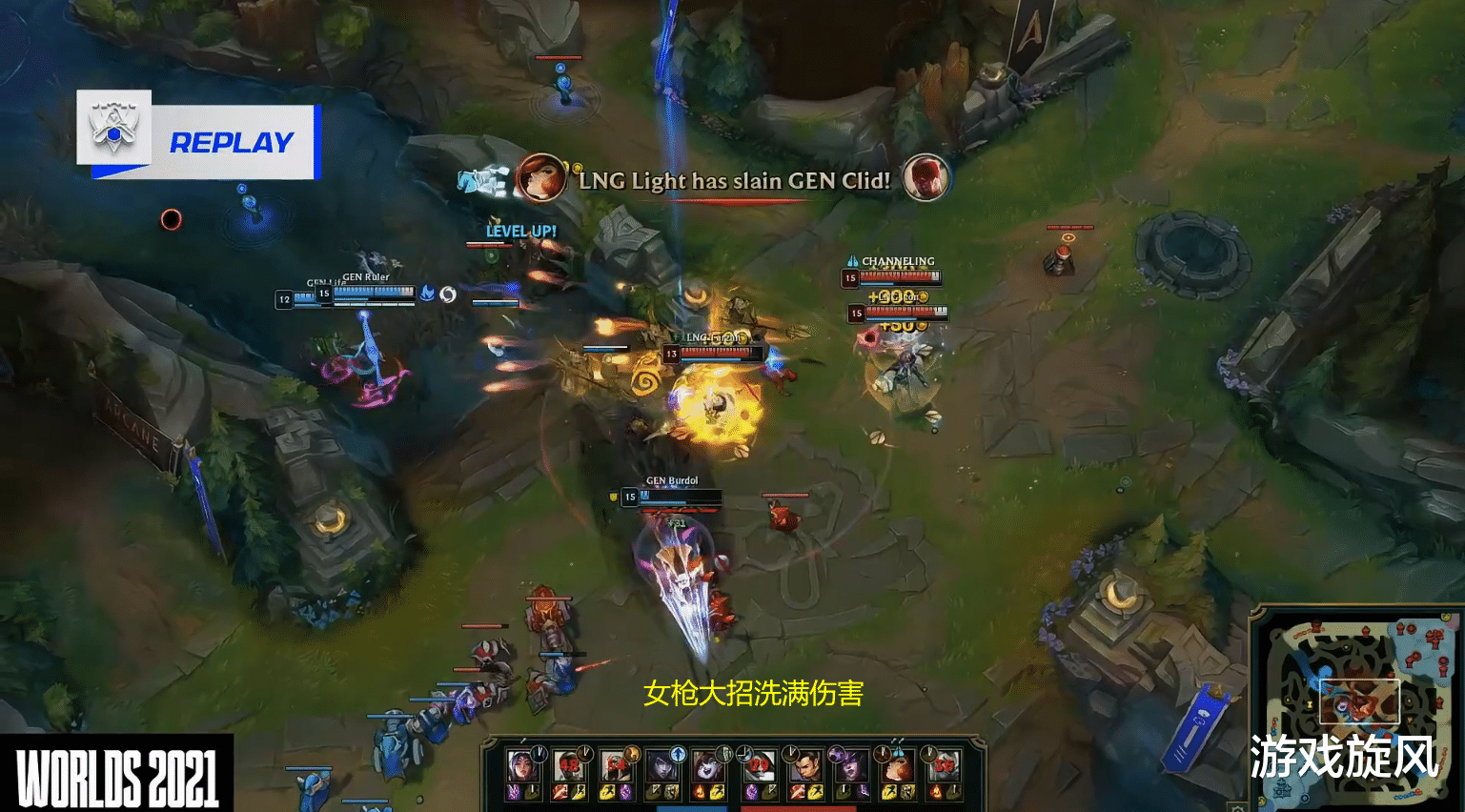Viewport: 1465px width, 812px height.
Task: Click the blue team's bar beneath the champion HUD
Action: 692,807
